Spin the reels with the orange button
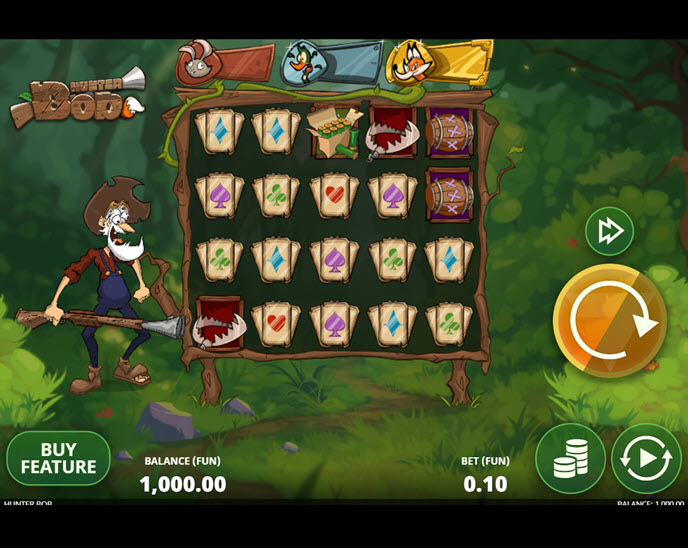Viewport: 688px width, 548px height. click(x=609, y=320)
